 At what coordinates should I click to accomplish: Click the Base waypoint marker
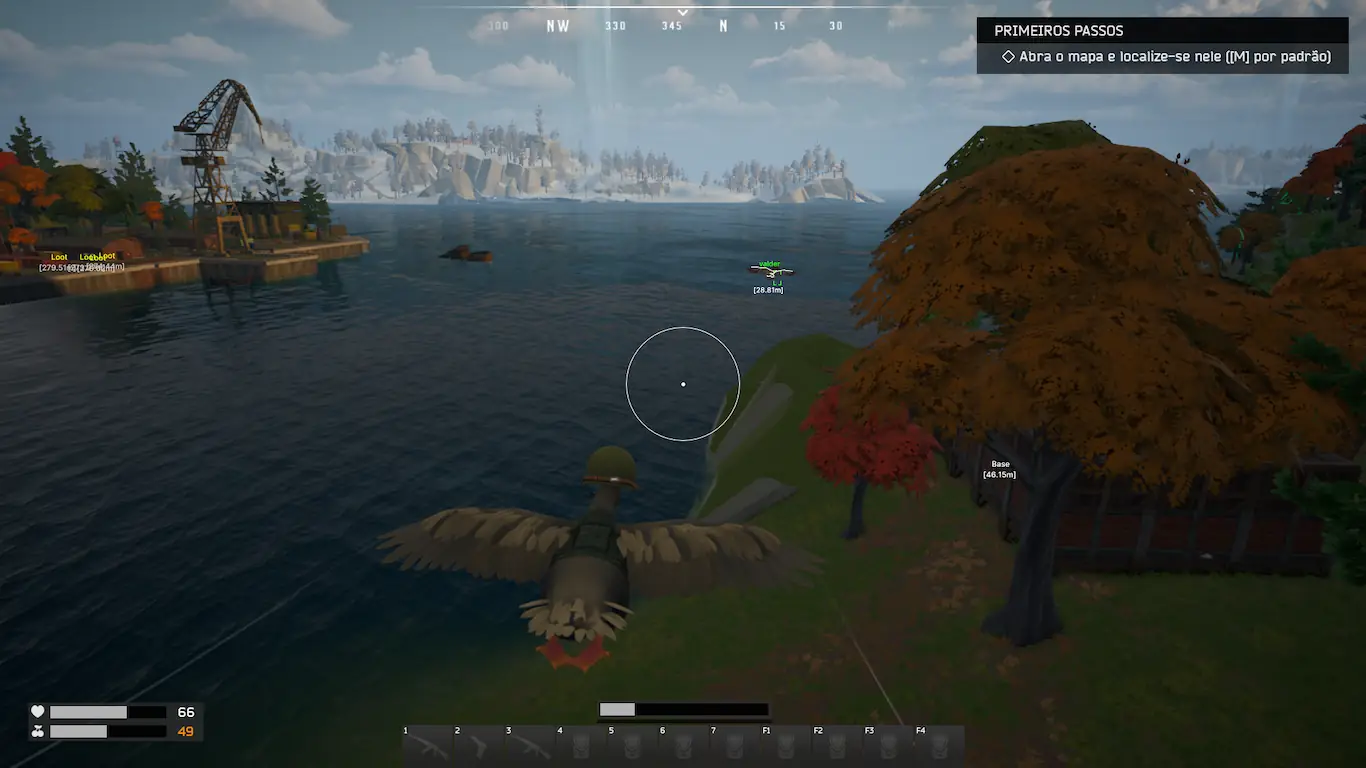[1000, 469]
